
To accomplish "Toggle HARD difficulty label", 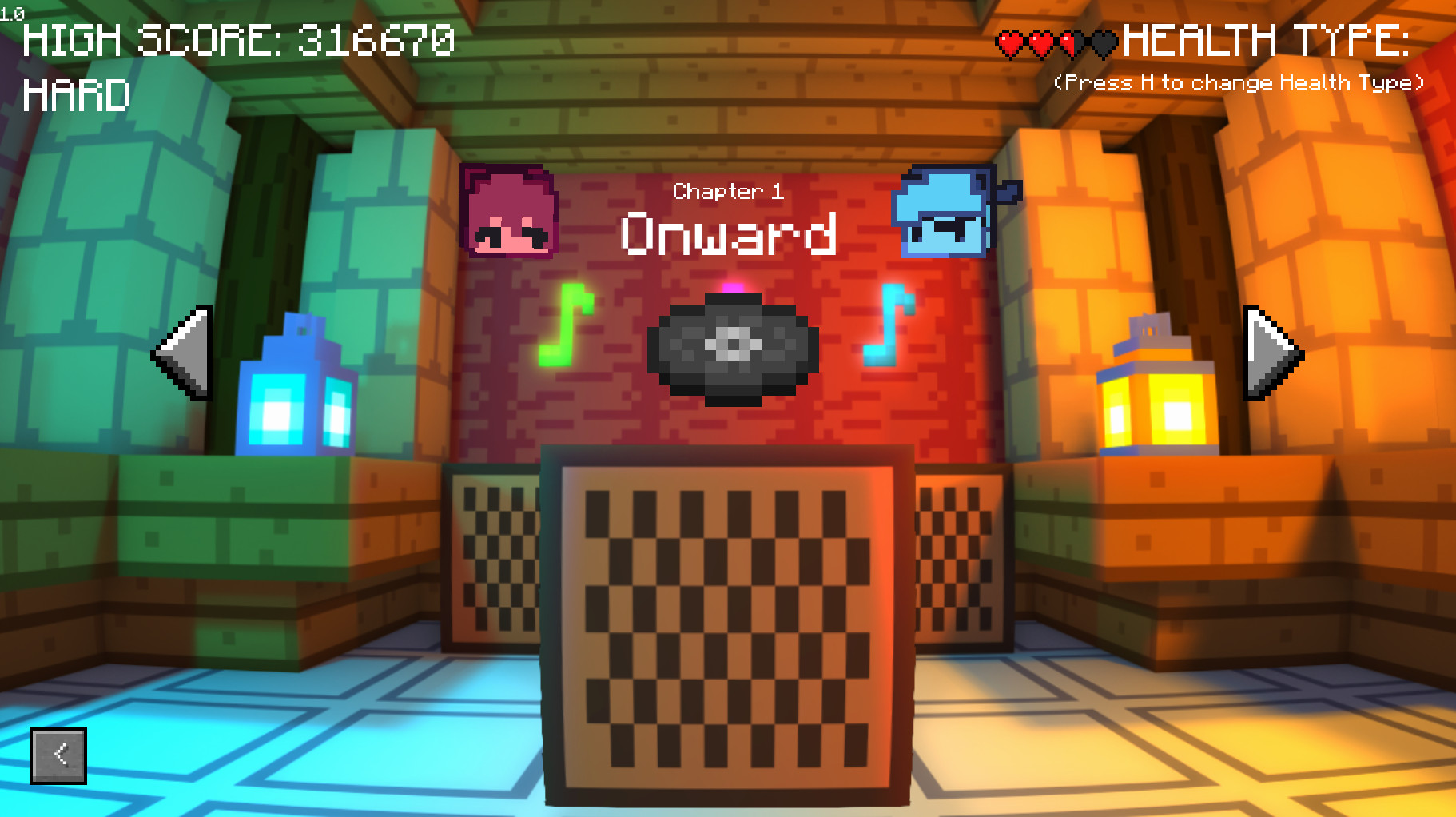I will click(76, 96).
